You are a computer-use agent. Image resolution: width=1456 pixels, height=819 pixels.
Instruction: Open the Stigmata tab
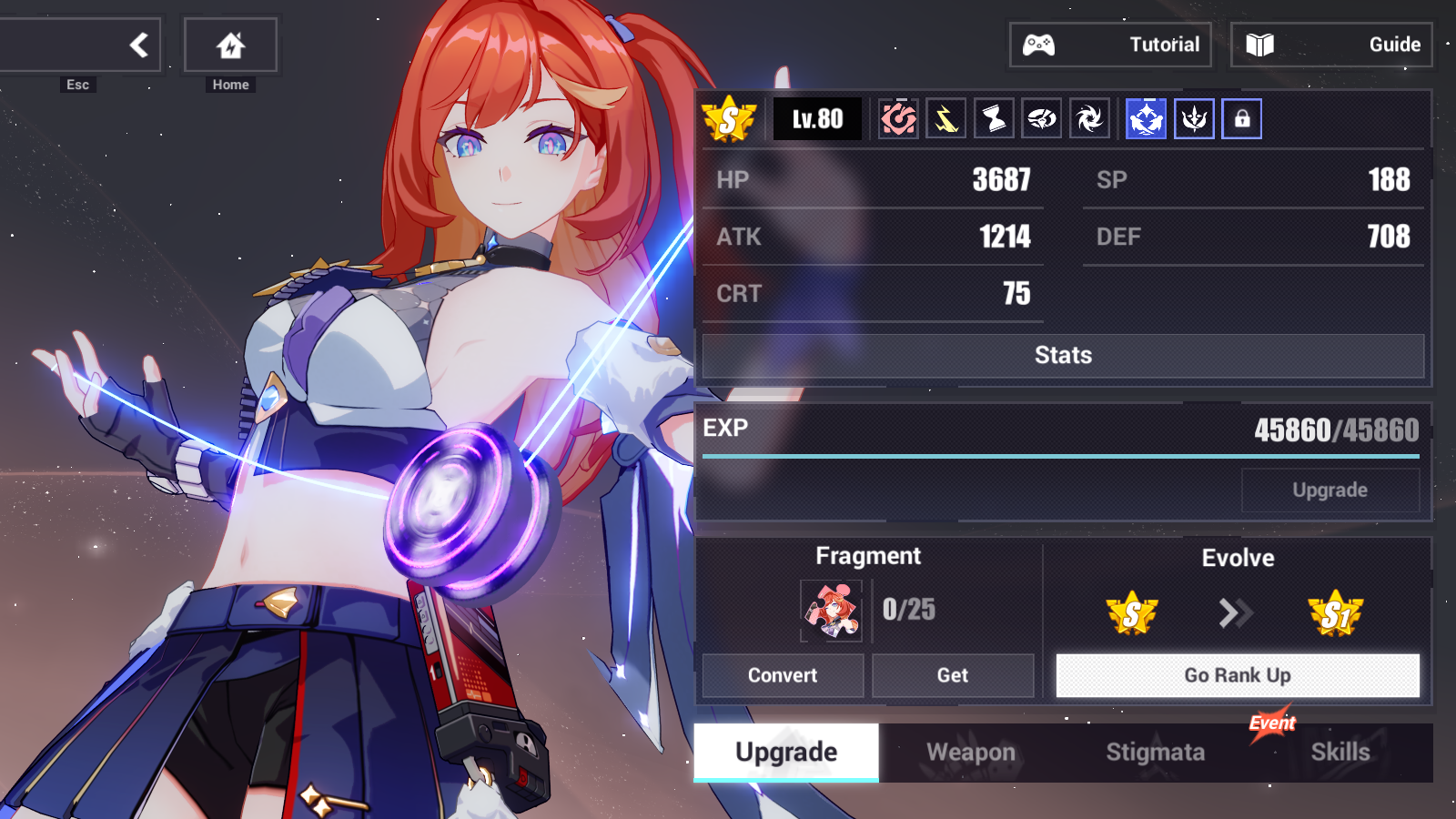click(1156, 753)
